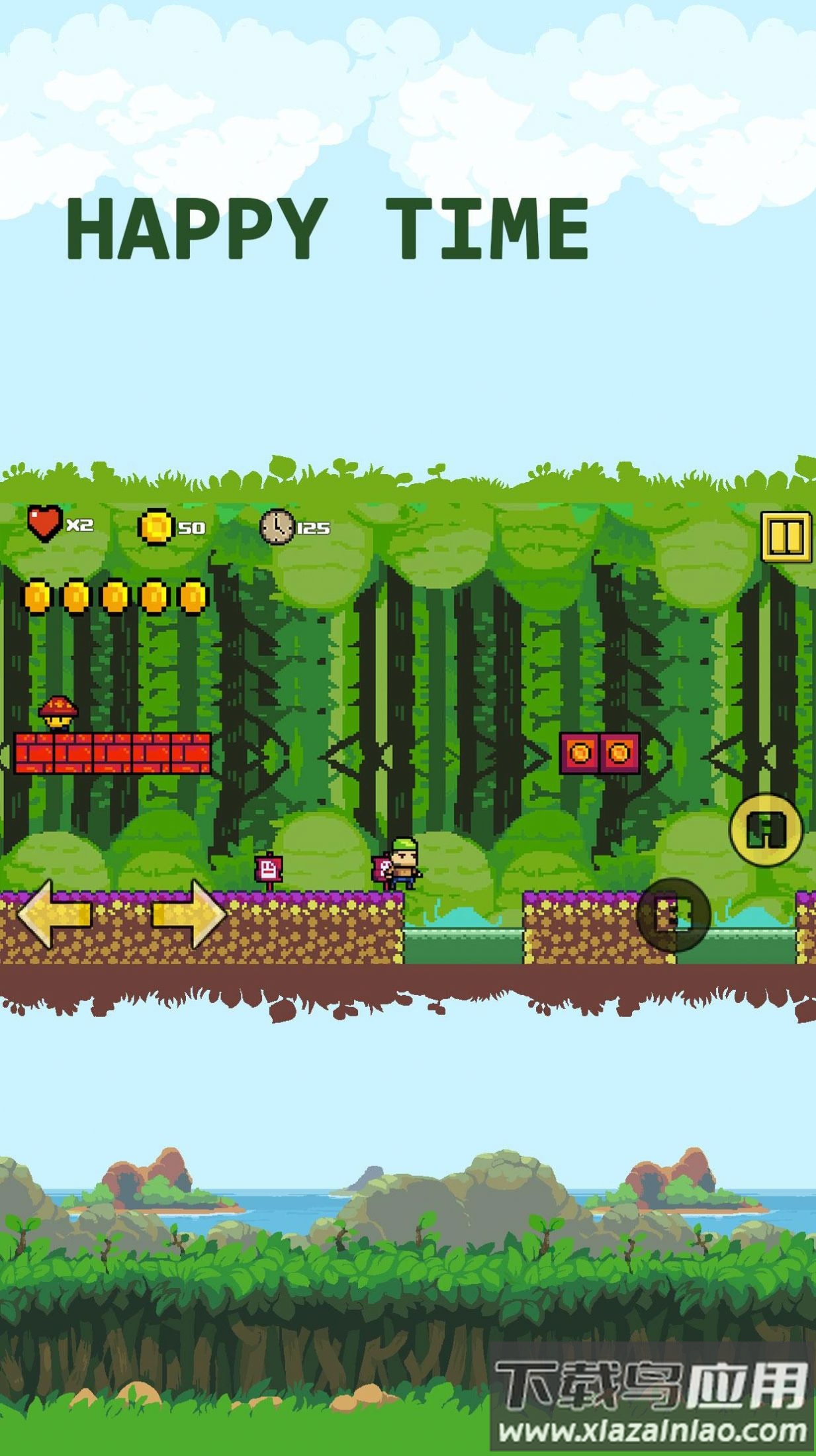Image resolution: width=816 pixels, height=1456 pixels.
Task: Hit the round yellow A action button
Action: point(766,829)
